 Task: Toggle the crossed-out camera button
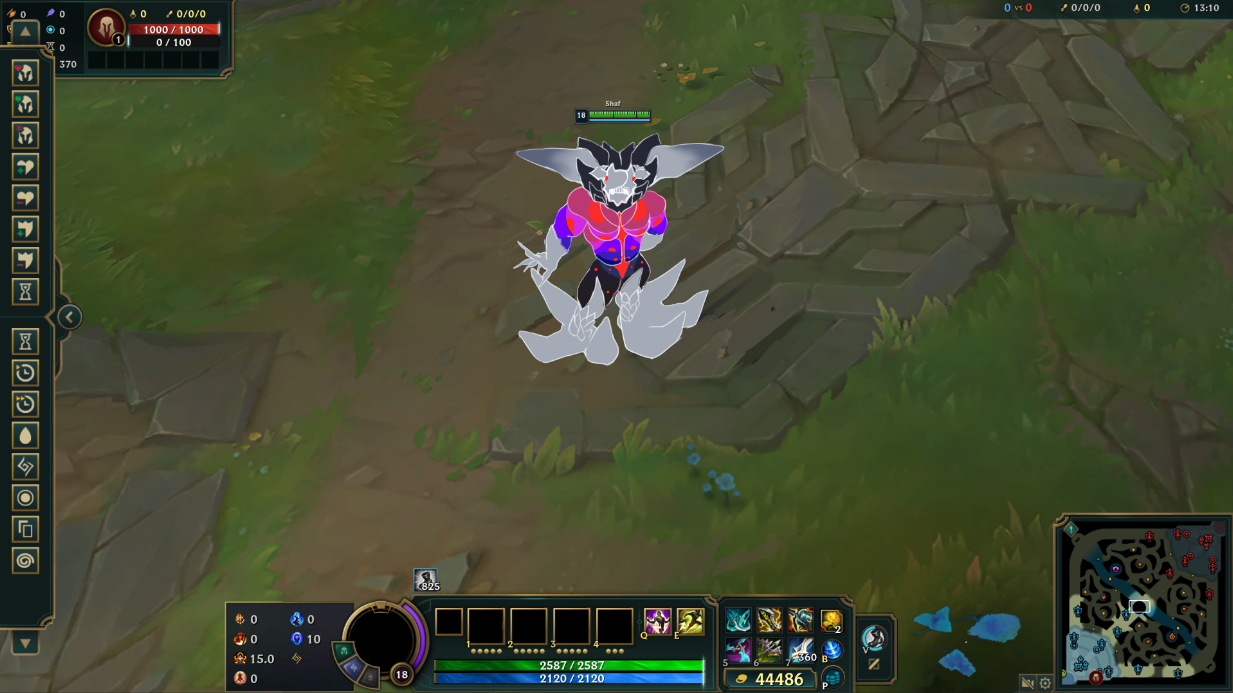coord(1027,684)
